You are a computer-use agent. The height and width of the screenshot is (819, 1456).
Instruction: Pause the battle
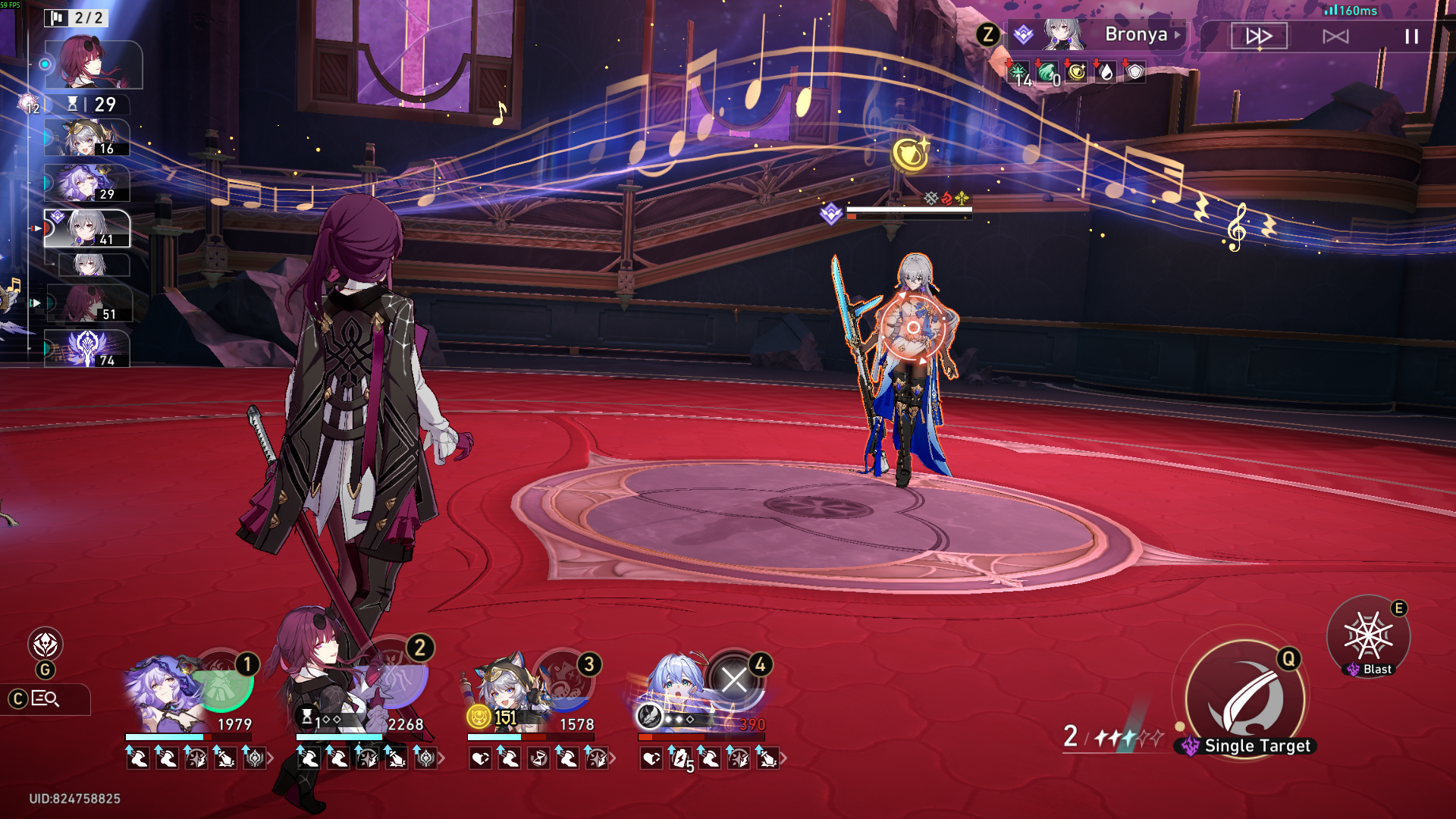coord(1411,36)
